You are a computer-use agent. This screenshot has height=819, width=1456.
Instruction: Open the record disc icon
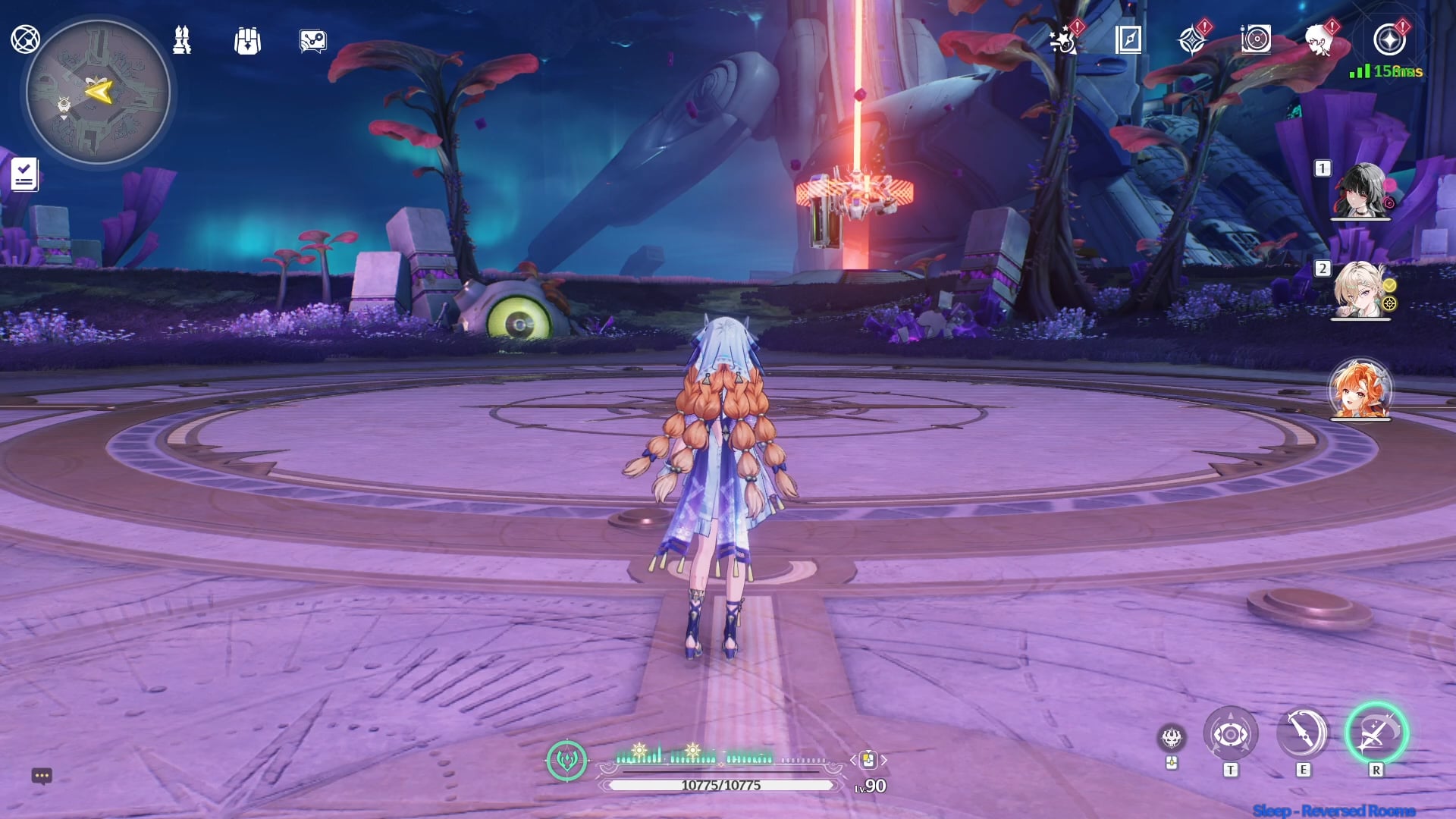(x=1256, y=39)
